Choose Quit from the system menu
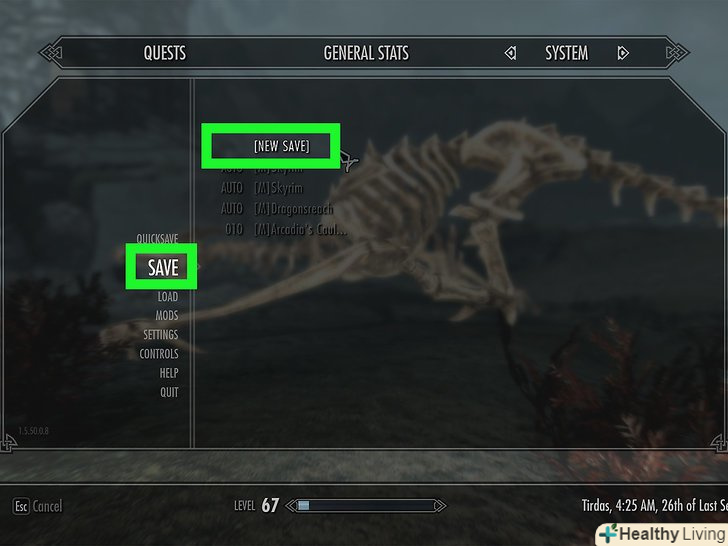Screen dimensions: 728x546 (x=169, y=392)
